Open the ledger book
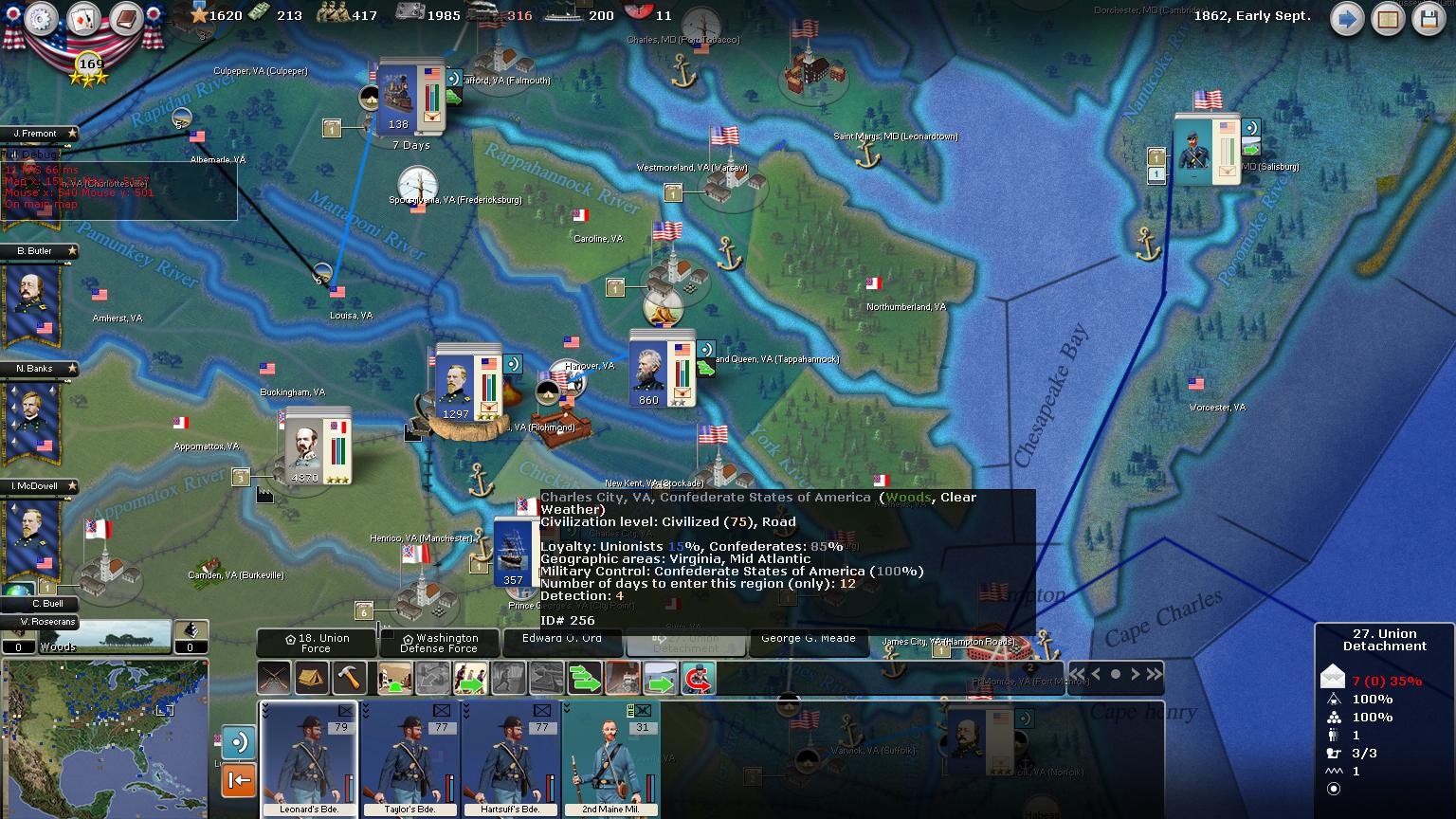The width and height of the screenshot is (1456, 819). click(125, 20)
